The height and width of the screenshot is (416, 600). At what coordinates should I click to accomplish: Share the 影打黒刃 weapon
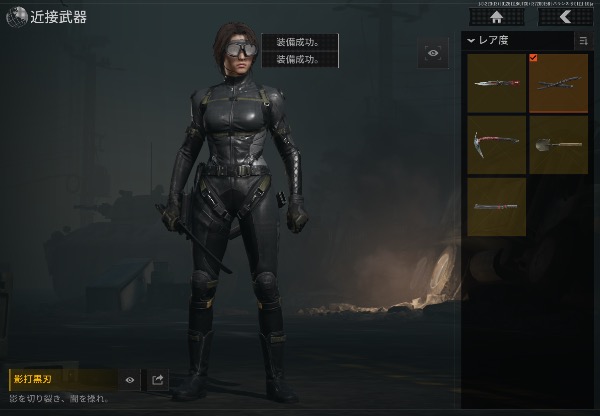point(158,380)
